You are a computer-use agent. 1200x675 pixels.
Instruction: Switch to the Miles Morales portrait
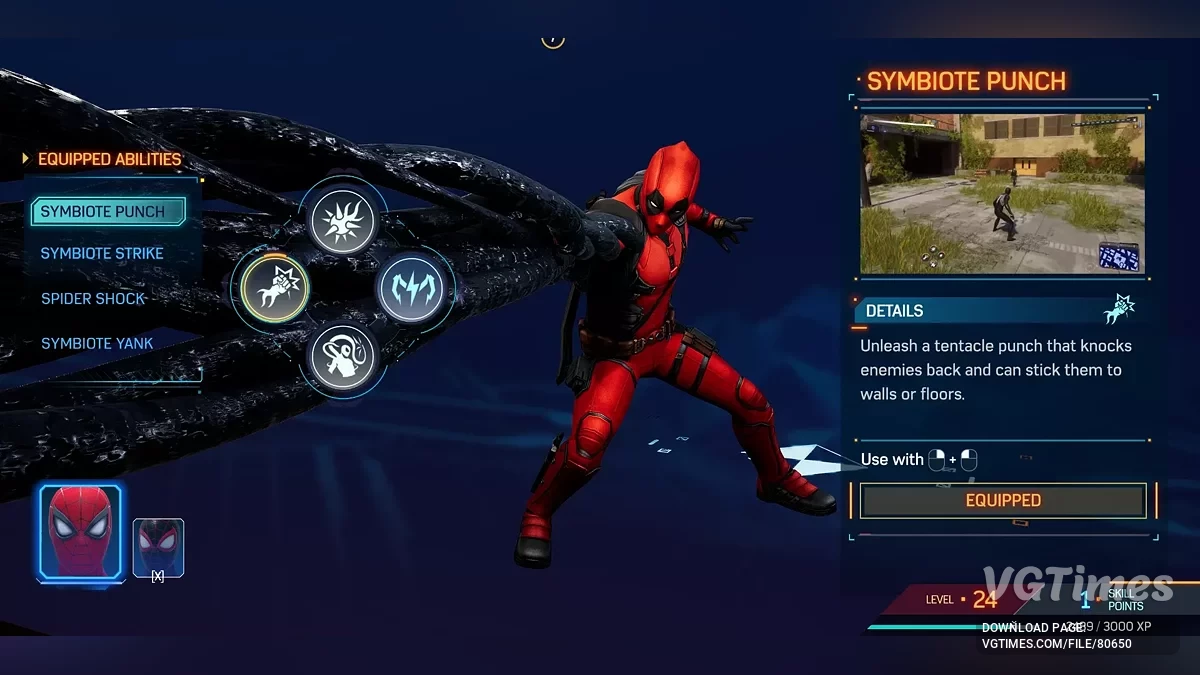[158, 547]
